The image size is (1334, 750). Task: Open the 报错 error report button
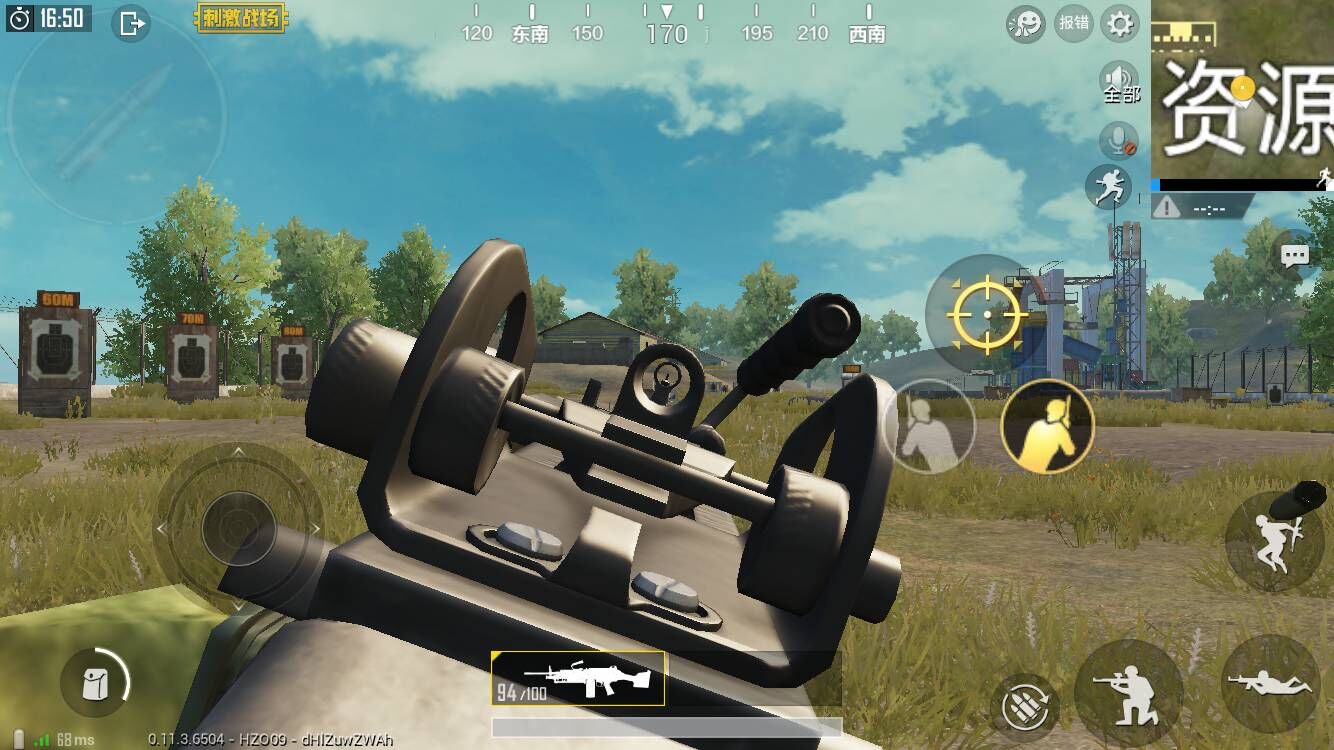[x=1074, y=23]
